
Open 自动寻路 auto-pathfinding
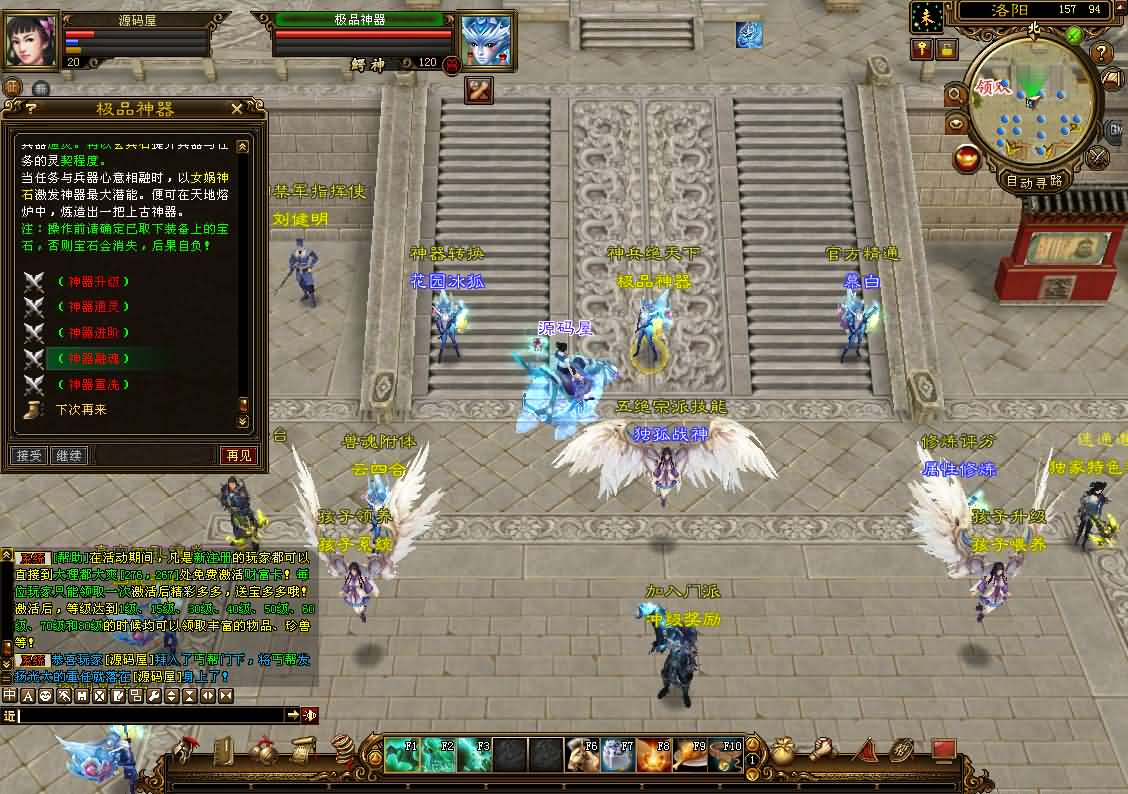pos(1033,181)
